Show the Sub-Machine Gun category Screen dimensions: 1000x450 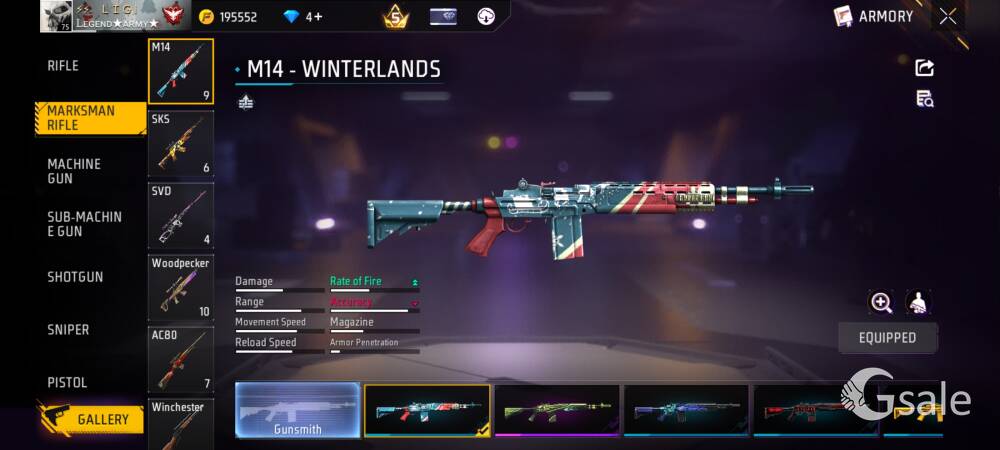point(84,224)
